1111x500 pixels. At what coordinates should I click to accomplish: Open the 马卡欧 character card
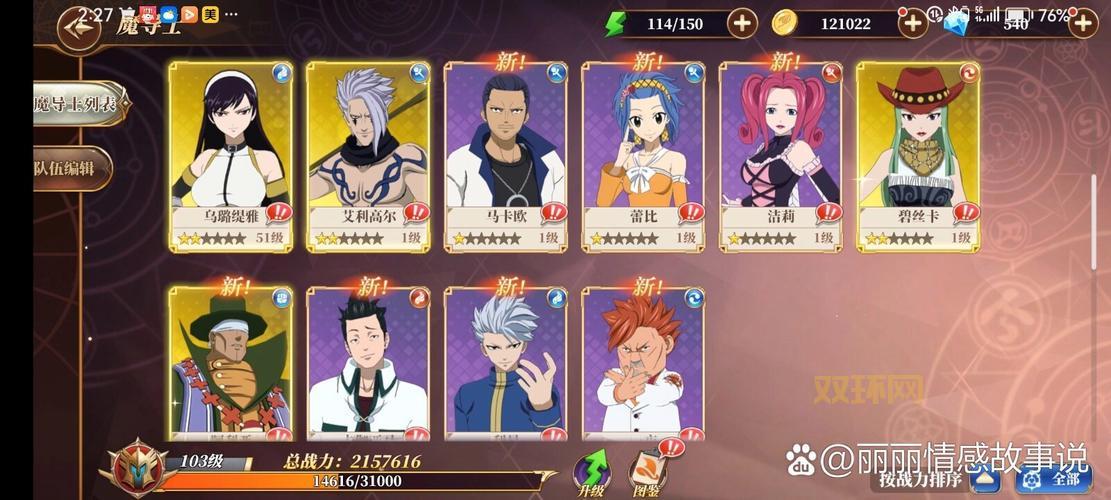coord(506,155)
